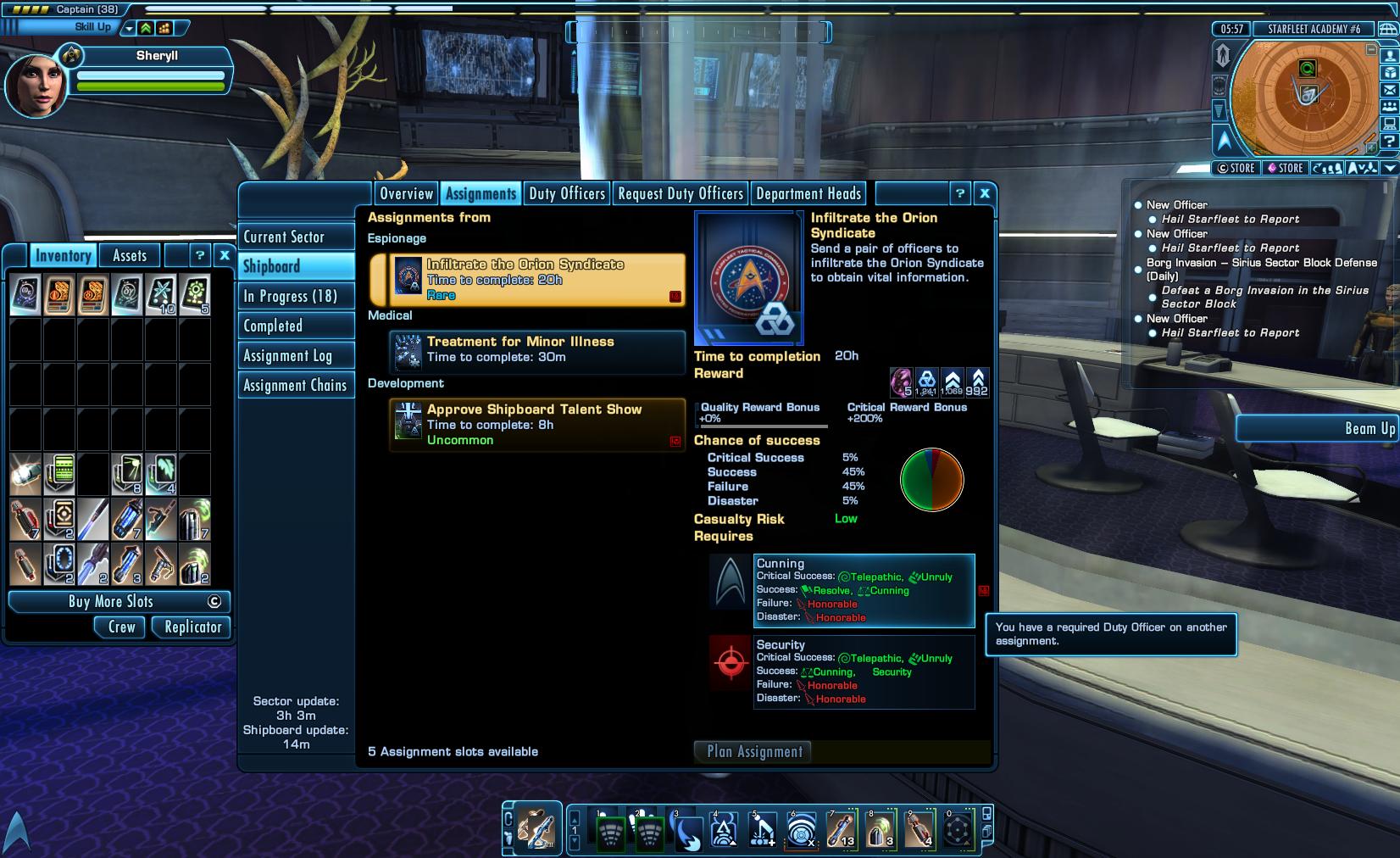Viewport: 1400px width, 858px height.
Task: Open the Duty Officers tab
Action: pos(567,194)
